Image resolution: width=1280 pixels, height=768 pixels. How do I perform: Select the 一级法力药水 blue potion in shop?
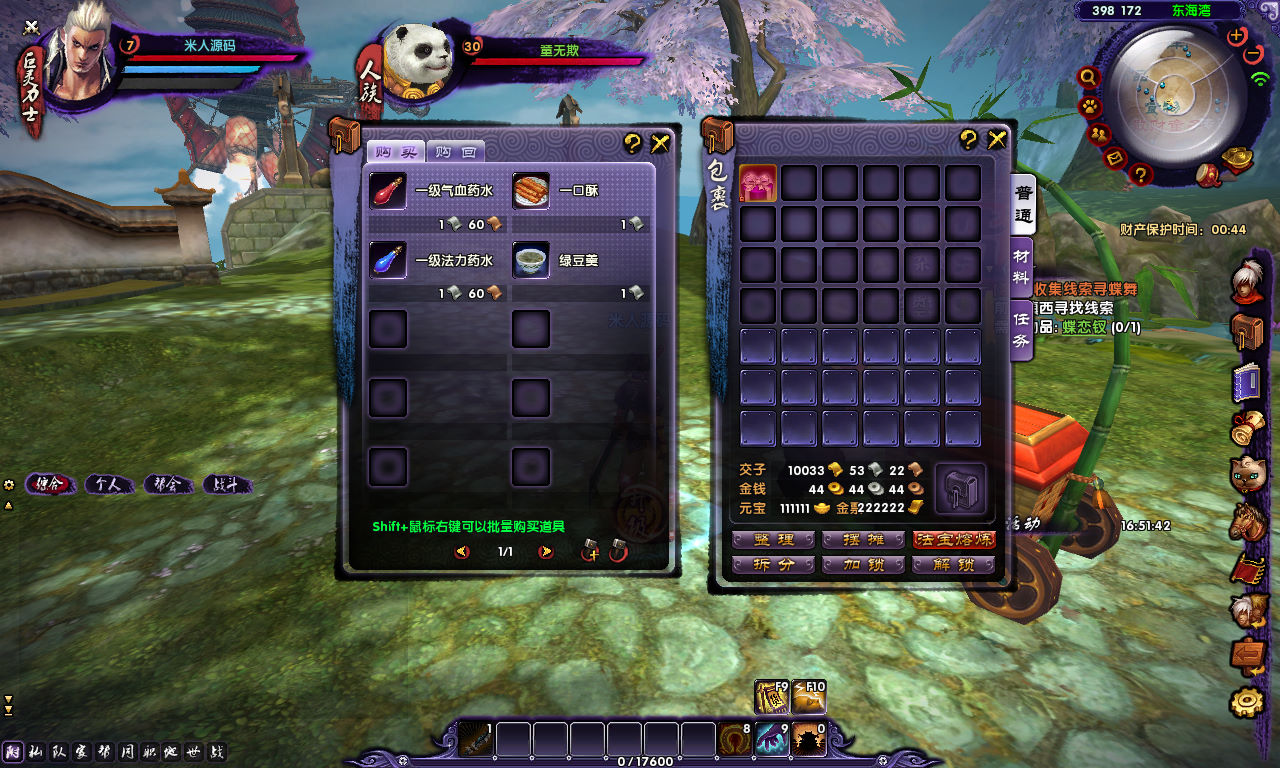(388, 260)
